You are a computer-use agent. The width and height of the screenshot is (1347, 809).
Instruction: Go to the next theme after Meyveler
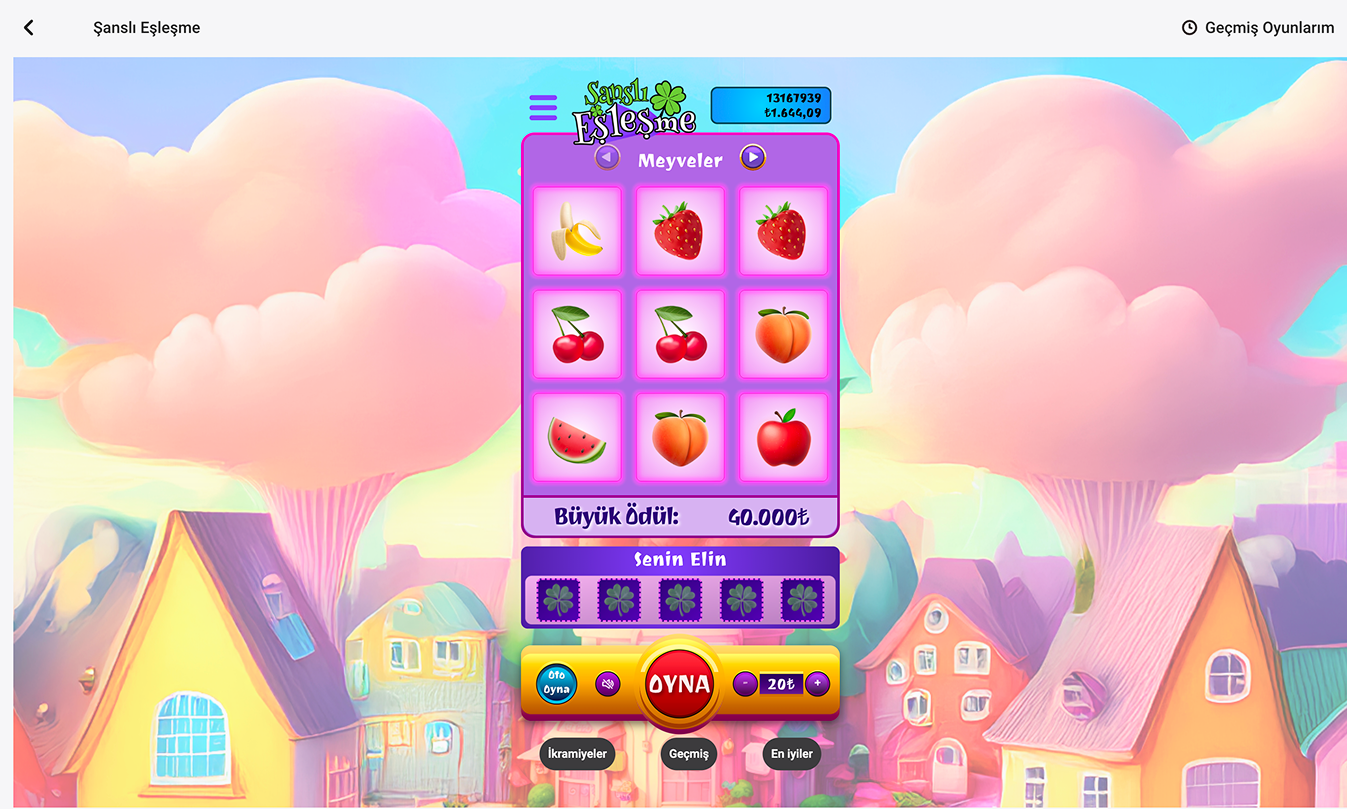[x=753, y=158]
